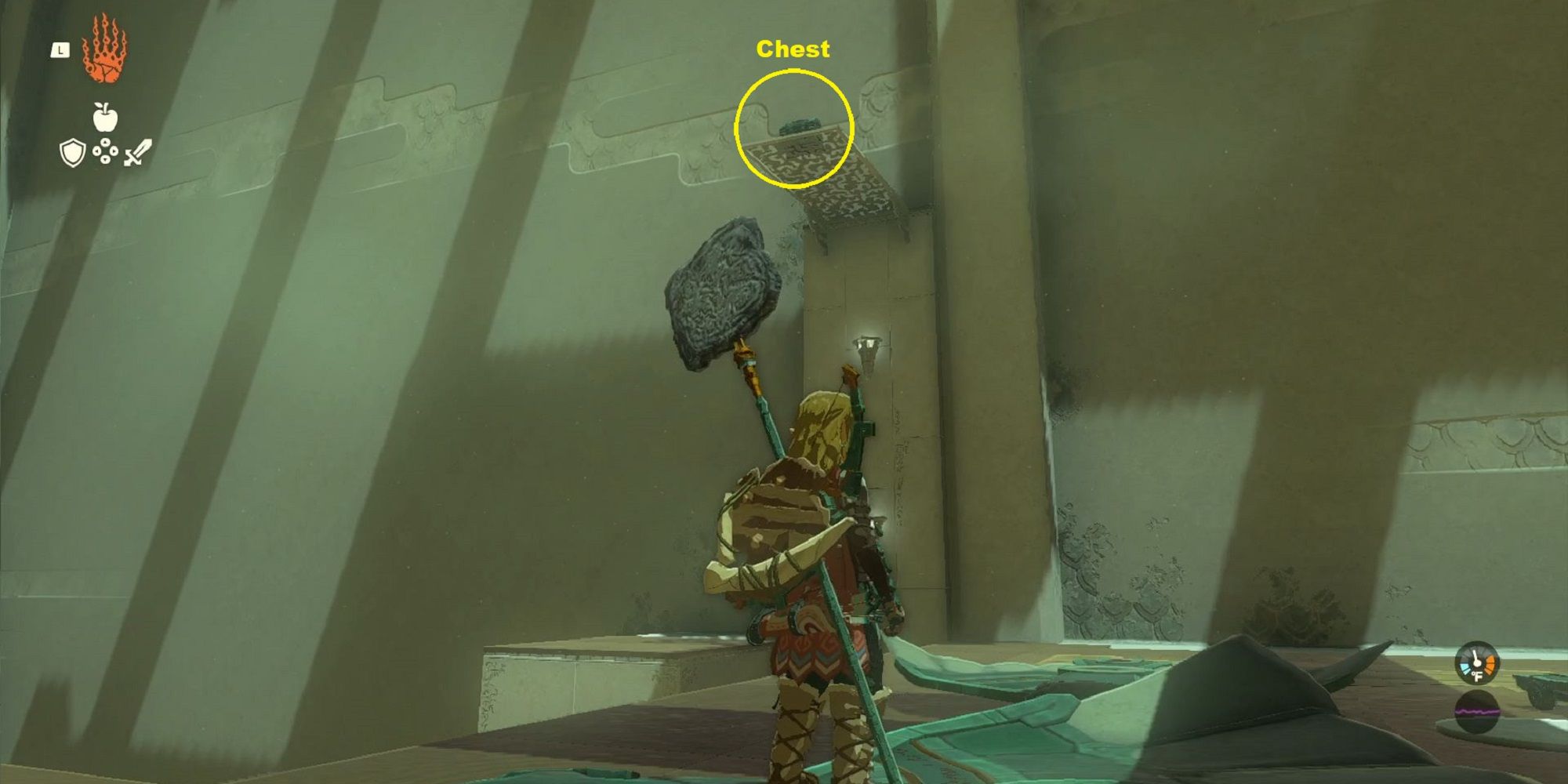Click the orange zone of the temperature dial
Image resolution: width=1568 pixels, height=784 pixels.
click(1490, 664)
